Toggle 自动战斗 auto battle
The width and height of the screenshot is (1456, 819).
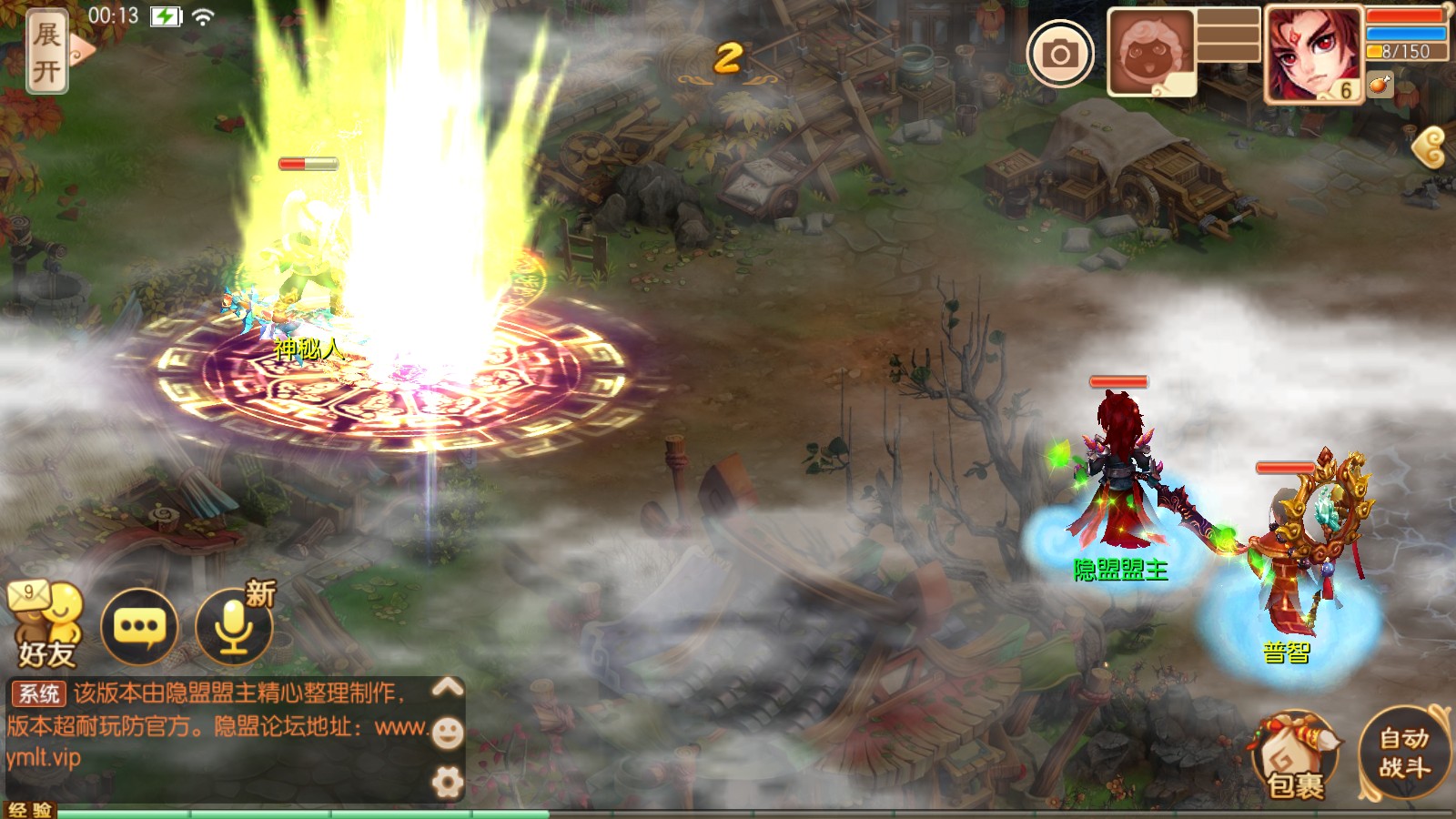coord(1404,753)
